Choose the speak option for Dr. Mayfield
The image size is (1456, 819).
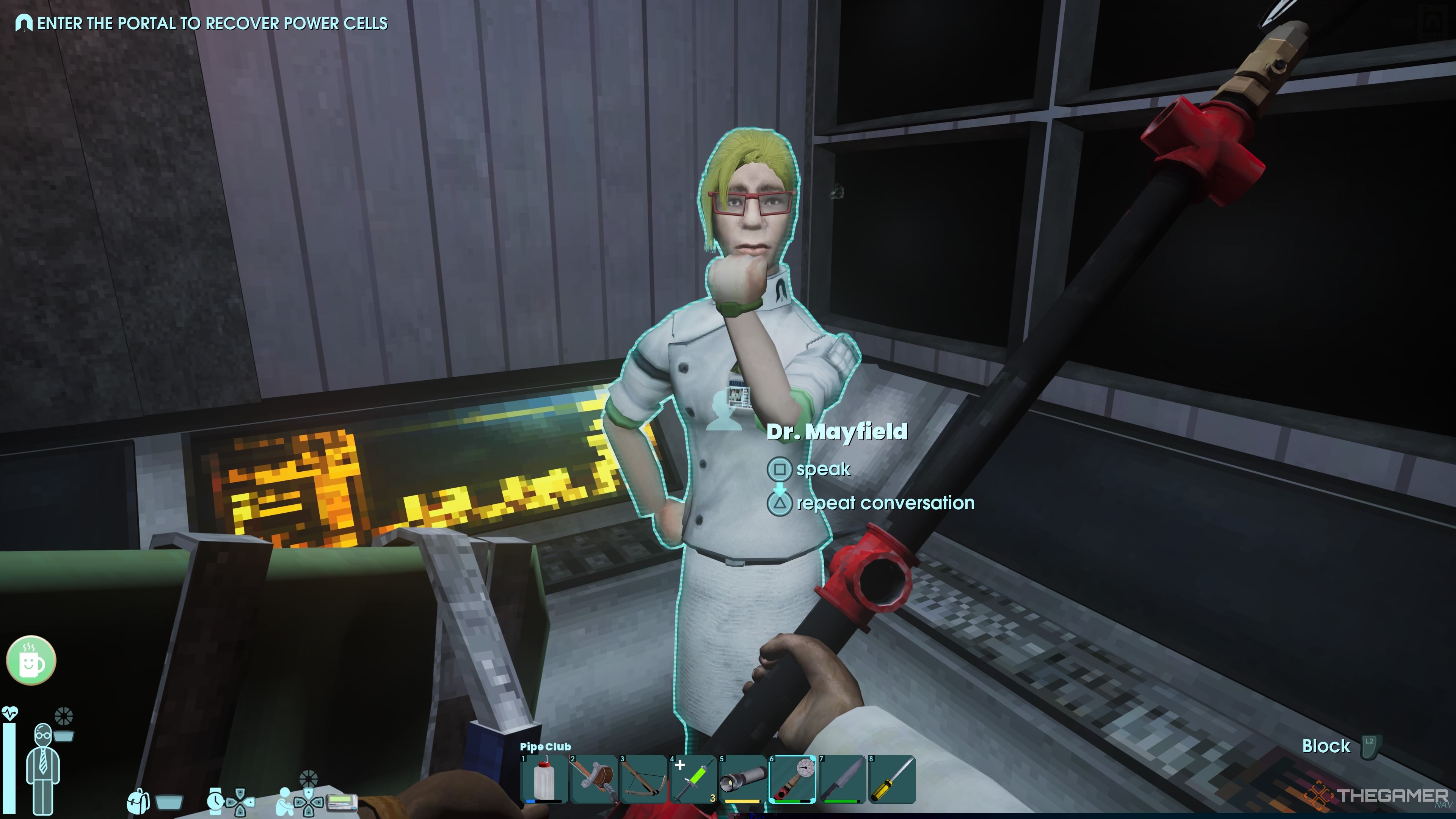point(822,469)
